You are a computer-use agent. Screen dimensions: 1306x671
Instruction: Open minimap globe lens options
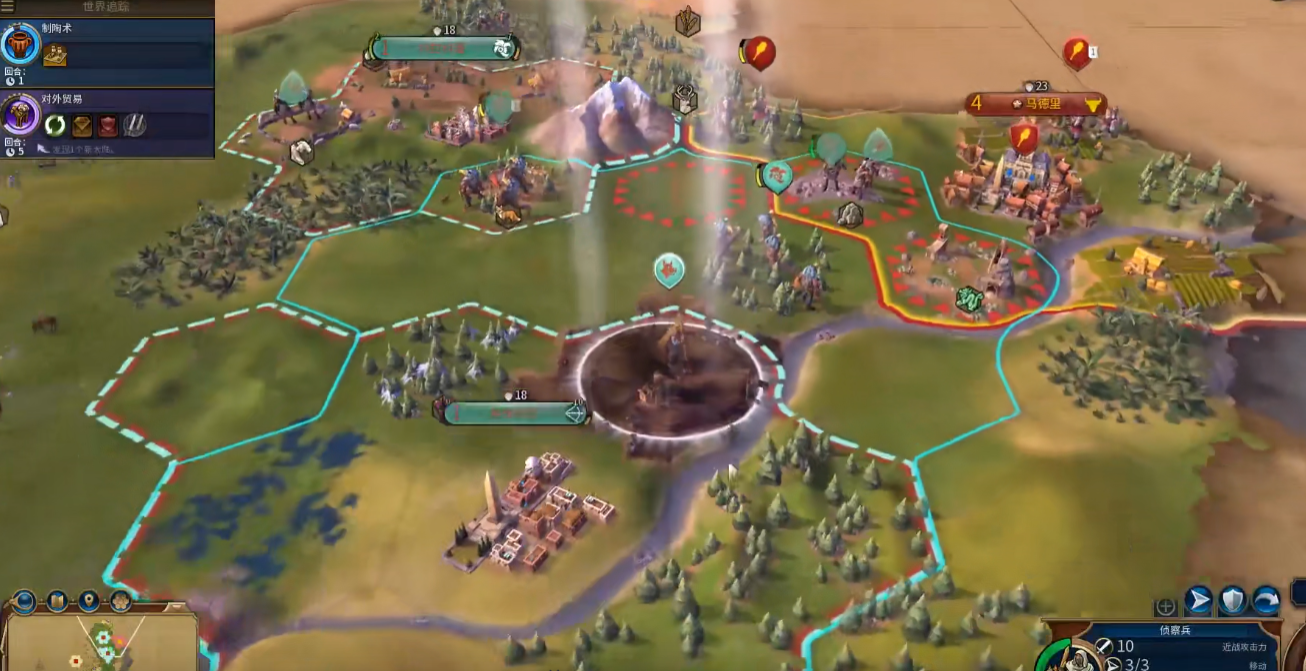(x=25, y=601)
